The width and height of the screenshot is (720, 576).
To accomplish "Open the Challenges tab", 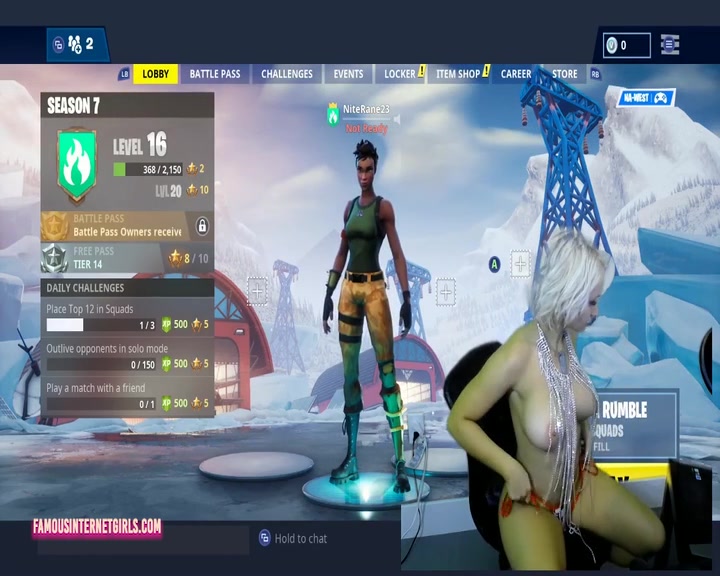I will [x=287, y=74].
